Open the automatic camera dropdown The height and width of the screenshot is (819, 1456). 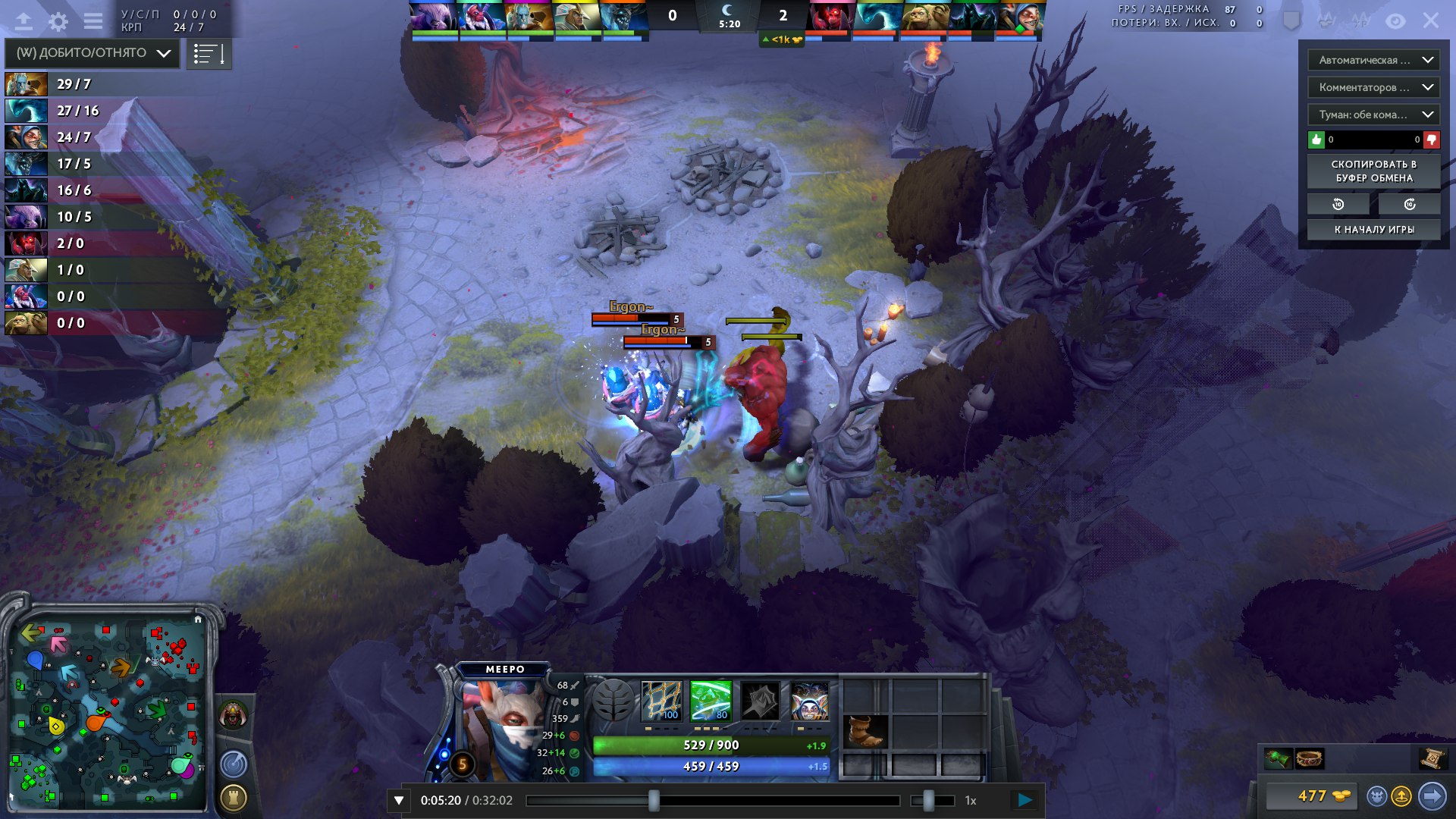[x=1373, y=60]
